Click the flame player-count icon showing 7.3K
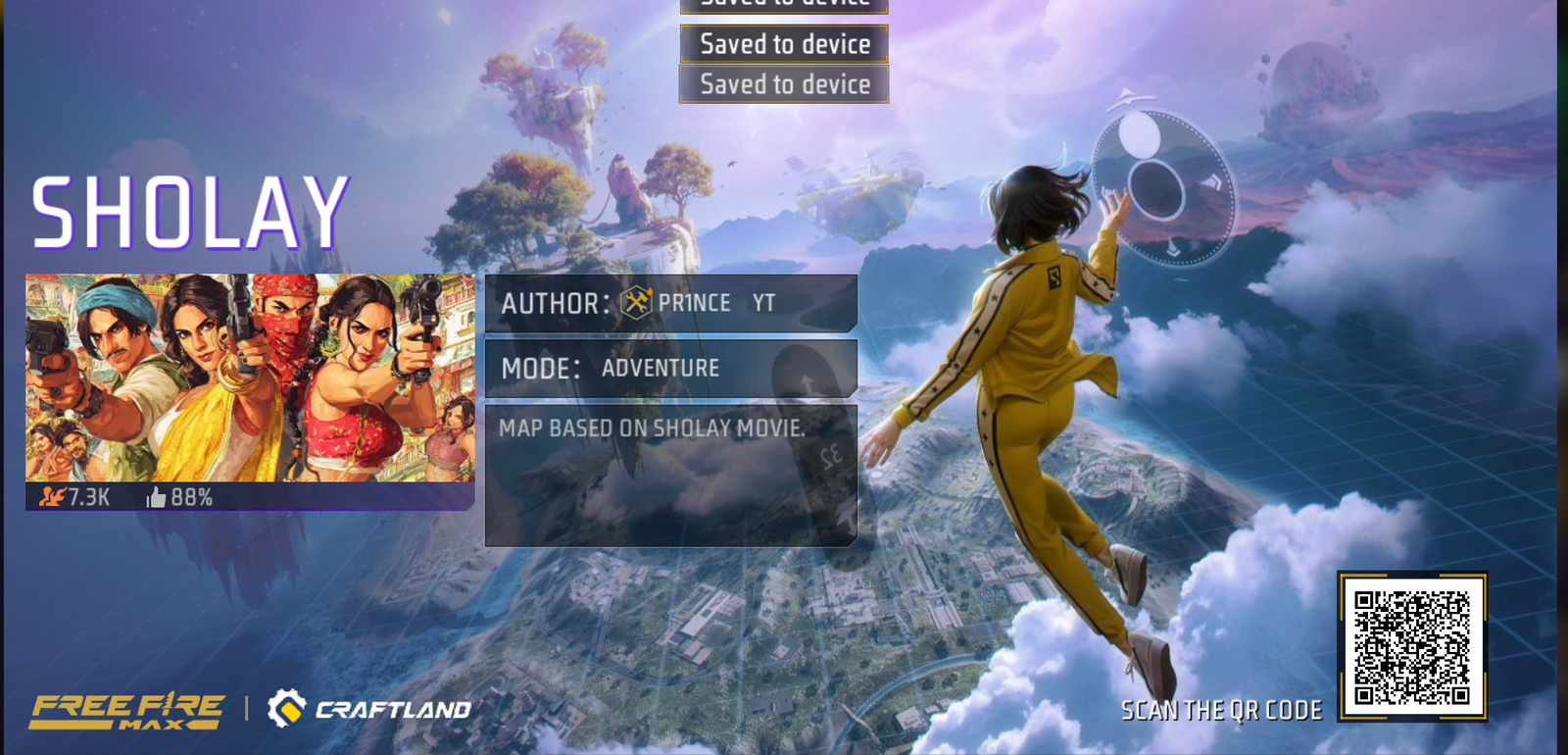The image size is (1568, 755). (x=51, y=497)
